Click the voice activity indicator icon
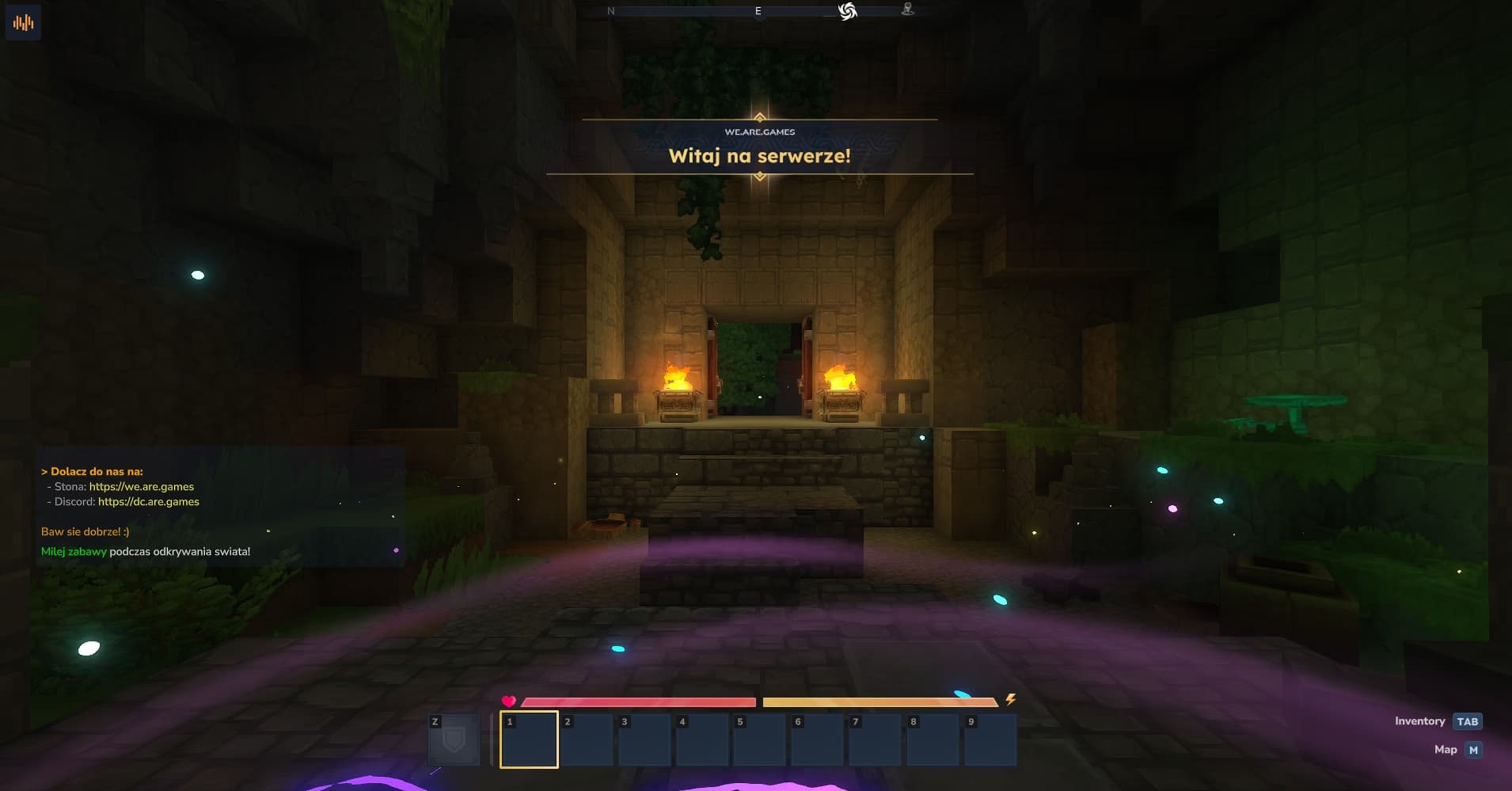Image resolution: width=1512 pixels, height=791 pixels. pos(23,22)
